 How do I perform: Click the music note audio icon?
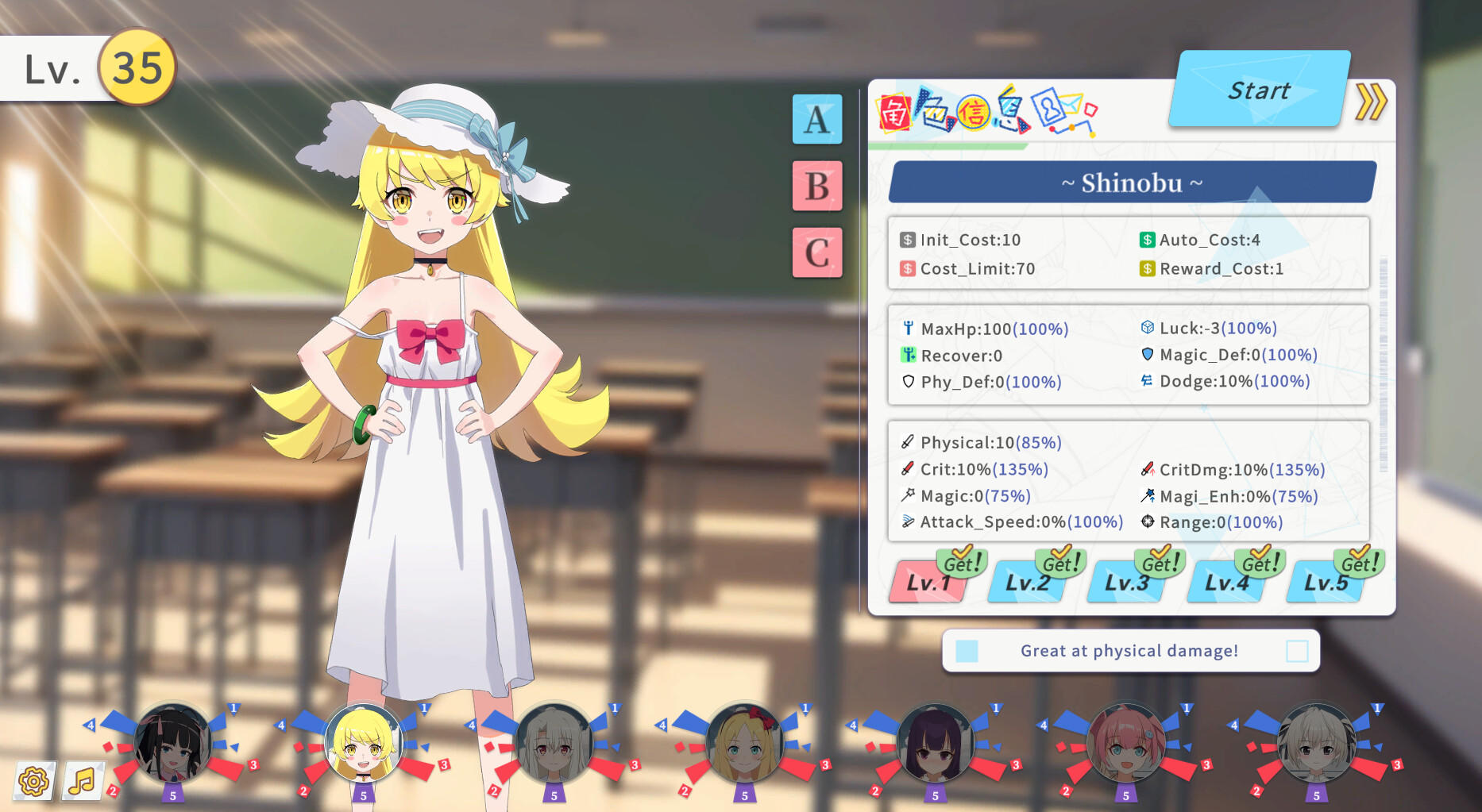pos(82,782)
